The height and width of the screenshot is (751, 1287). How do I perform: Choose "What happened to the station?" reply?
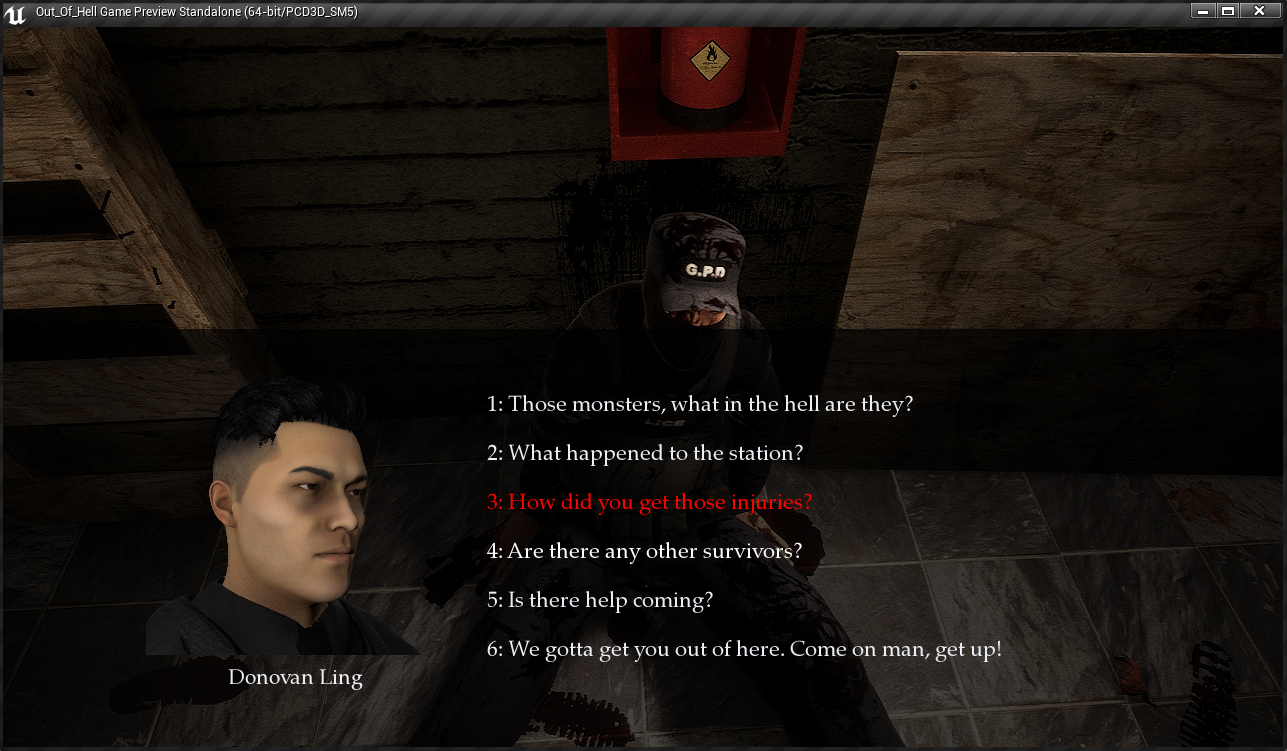645,453
